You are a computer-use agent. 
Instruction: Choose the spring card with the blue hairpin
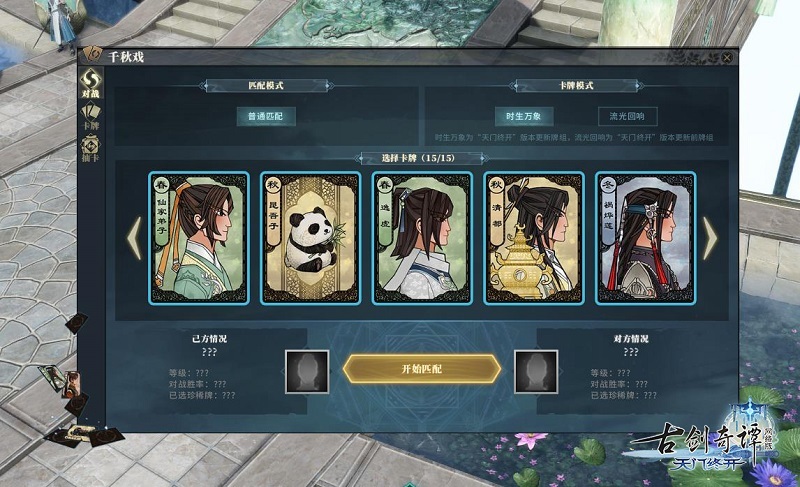[x=421, y=238]
